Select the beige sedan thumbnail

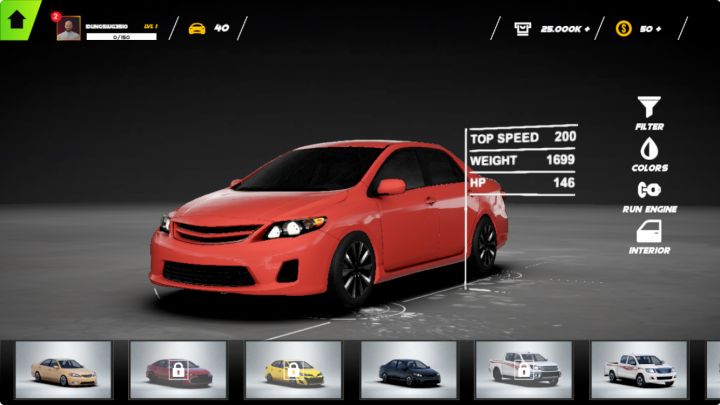click(x=62, y=371)
